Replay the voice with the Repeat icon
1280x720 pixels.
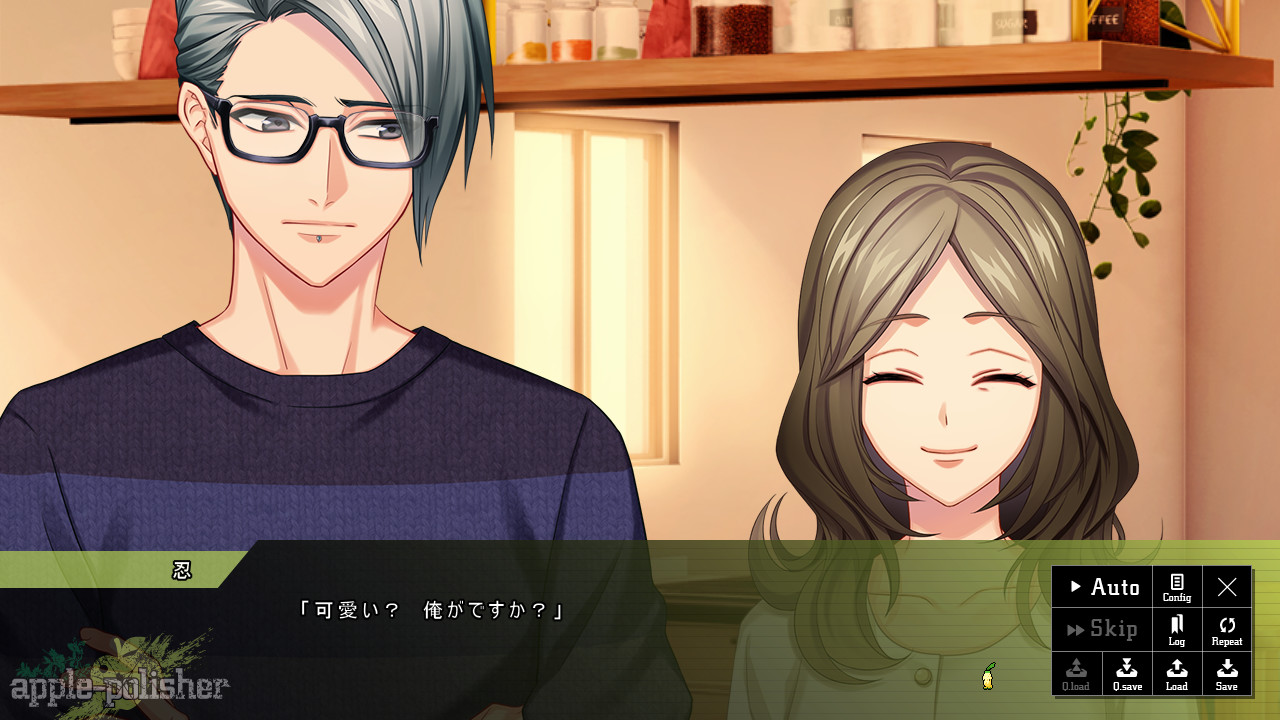tap(1227, 629)
